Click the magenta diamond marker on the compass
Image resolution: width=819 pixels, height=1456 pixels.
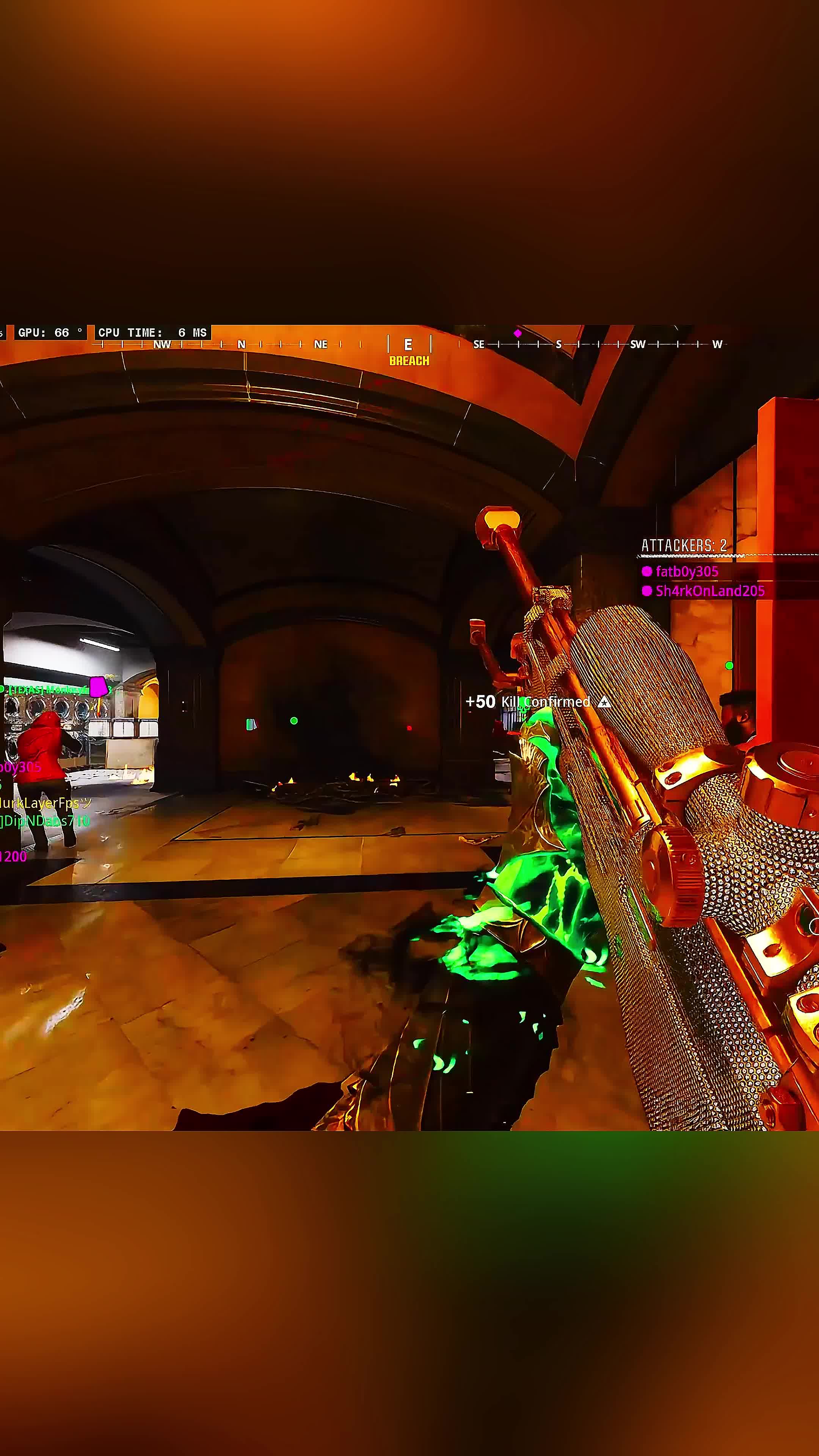pos(517,333)
